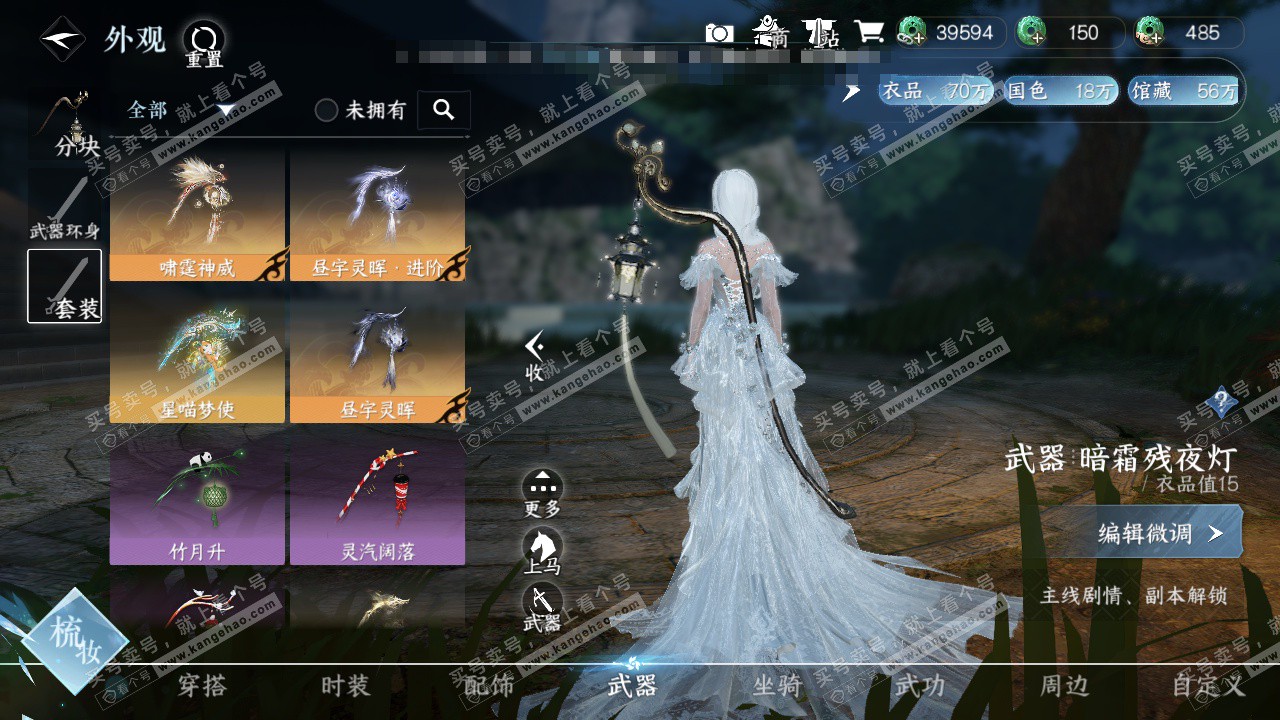1280x720 pixels.
Task: Choose the 灵汽阔落 weapon skin
Action: (x=378, y=500)
